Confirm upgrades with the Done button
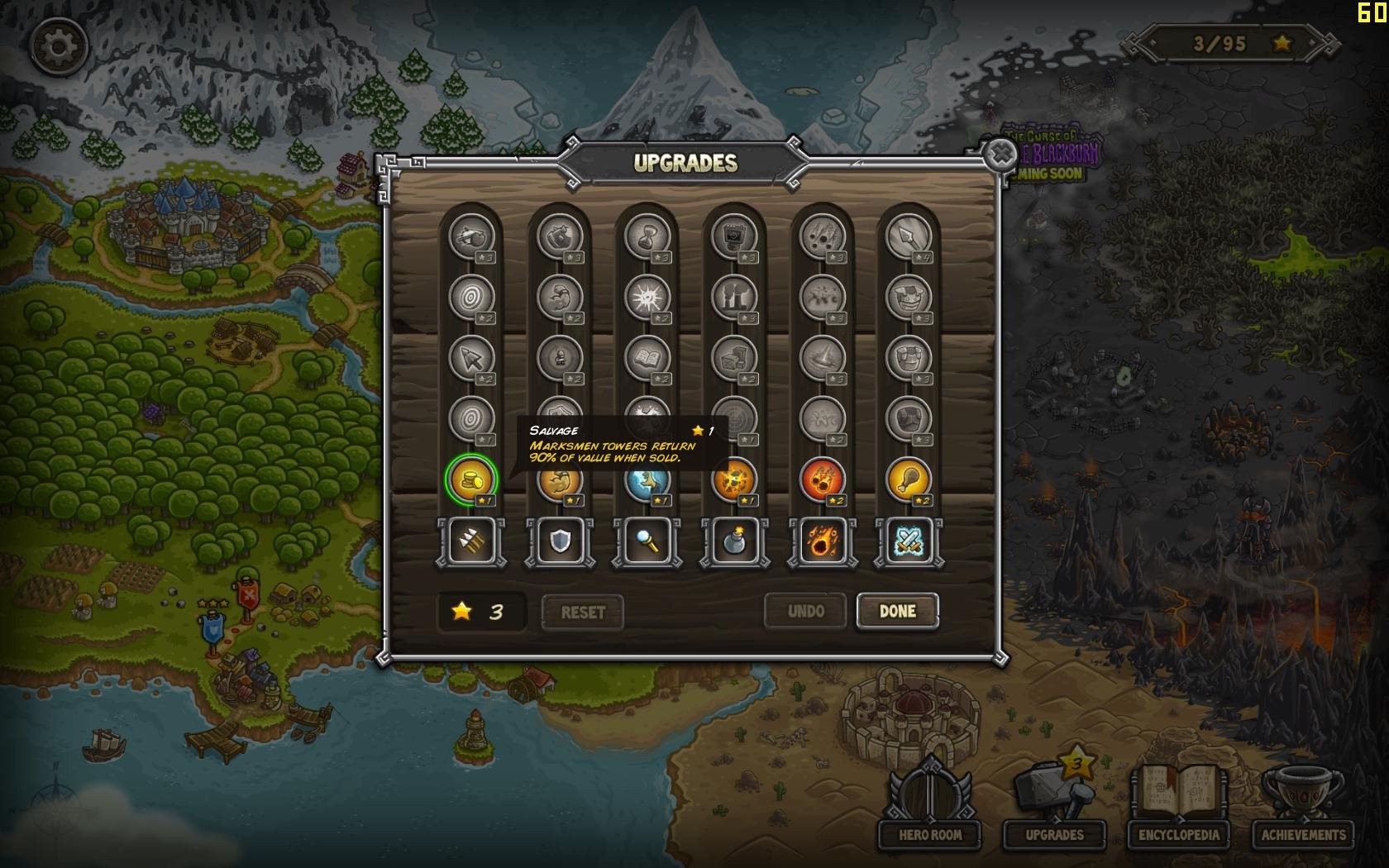Image resolution: width=1389 pixels, height=868 pixels. [897, 612]
